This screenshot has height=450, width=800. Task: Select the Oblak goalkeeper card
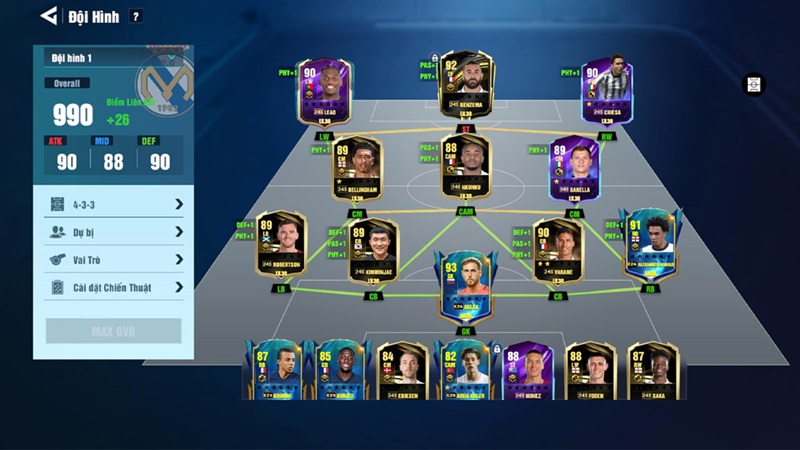[464, 285]
